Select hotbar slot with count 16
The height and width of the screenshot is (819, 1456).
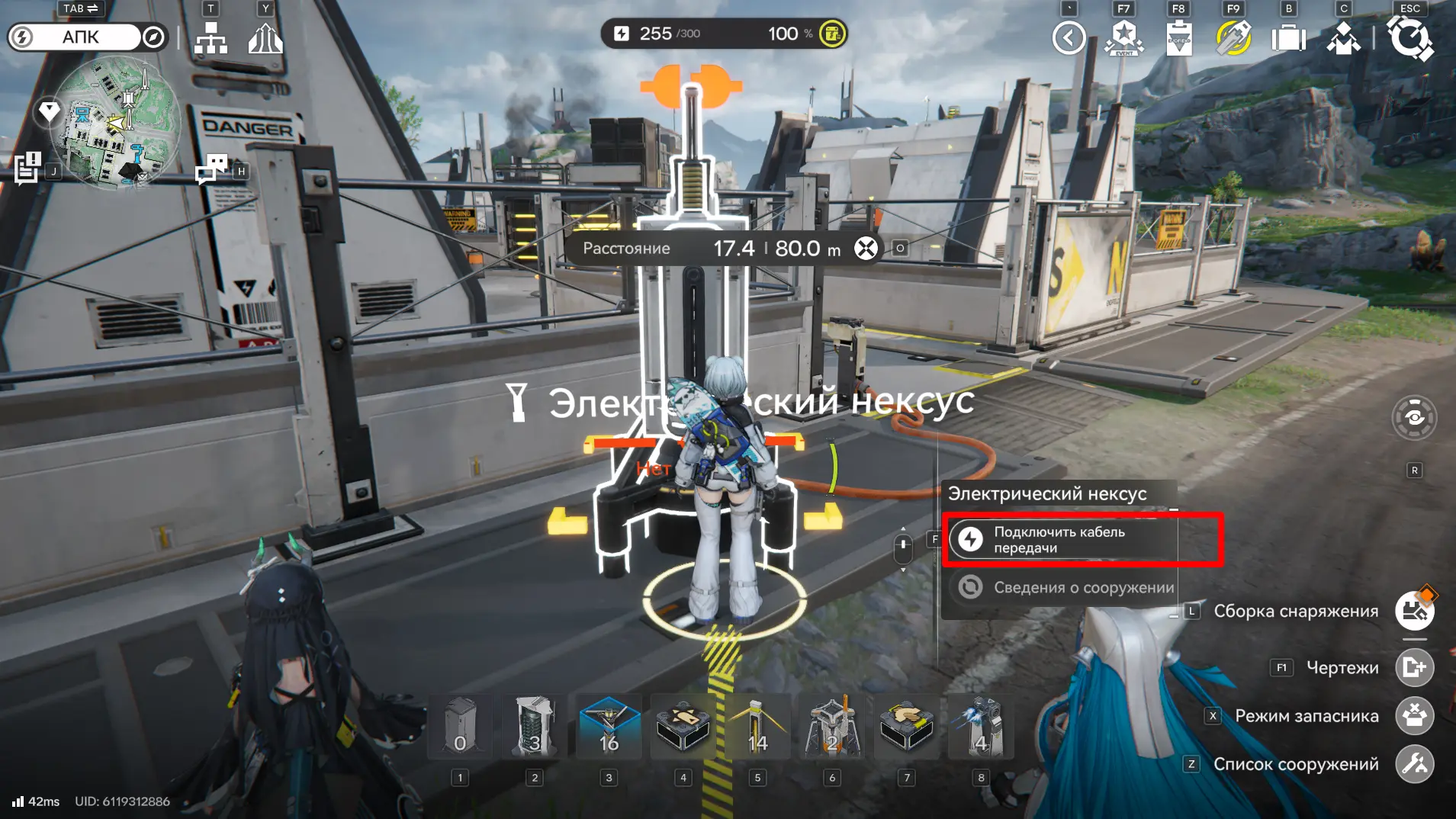coord(609,727)
